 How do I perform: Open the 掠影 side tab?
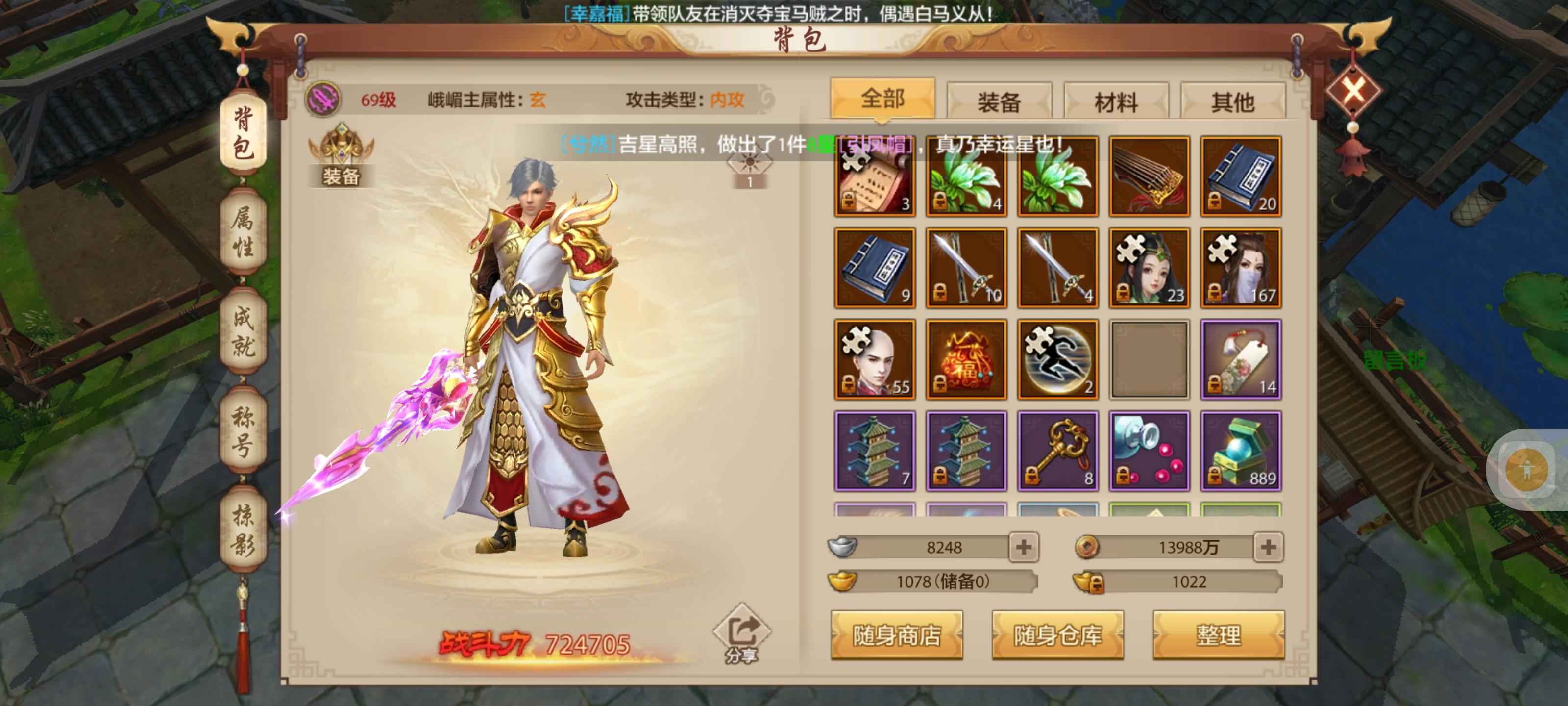tap(243, 529)
